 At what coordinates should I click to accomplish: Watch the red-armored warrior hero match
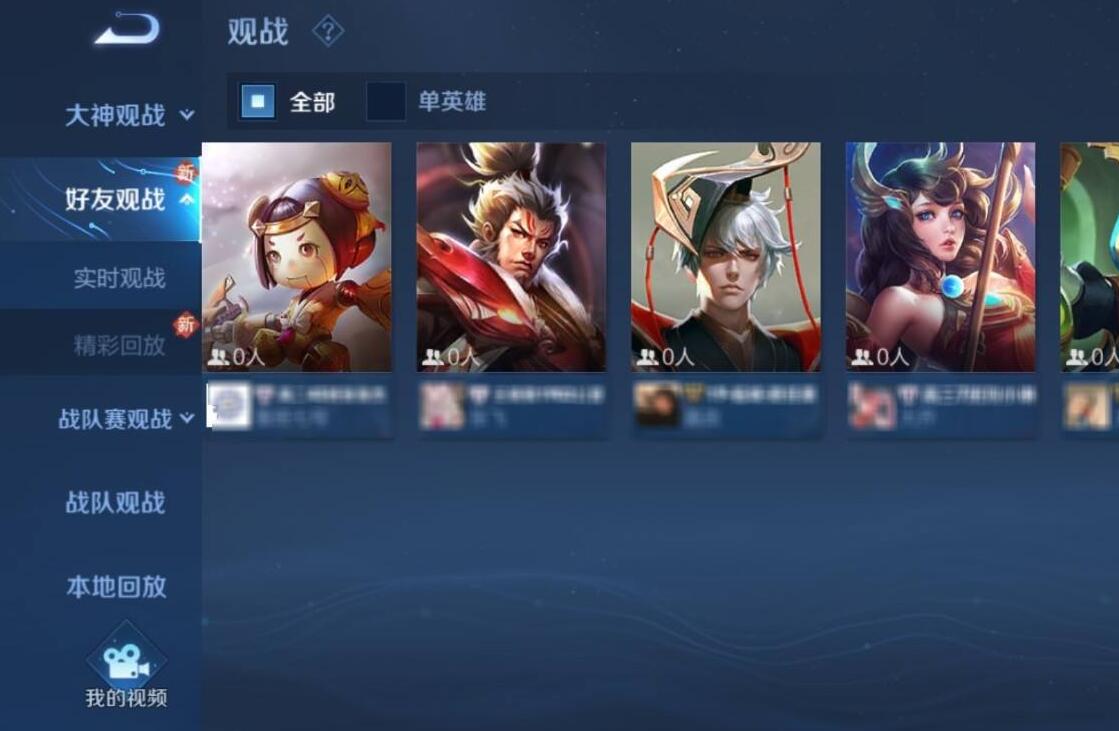[511, 257]
